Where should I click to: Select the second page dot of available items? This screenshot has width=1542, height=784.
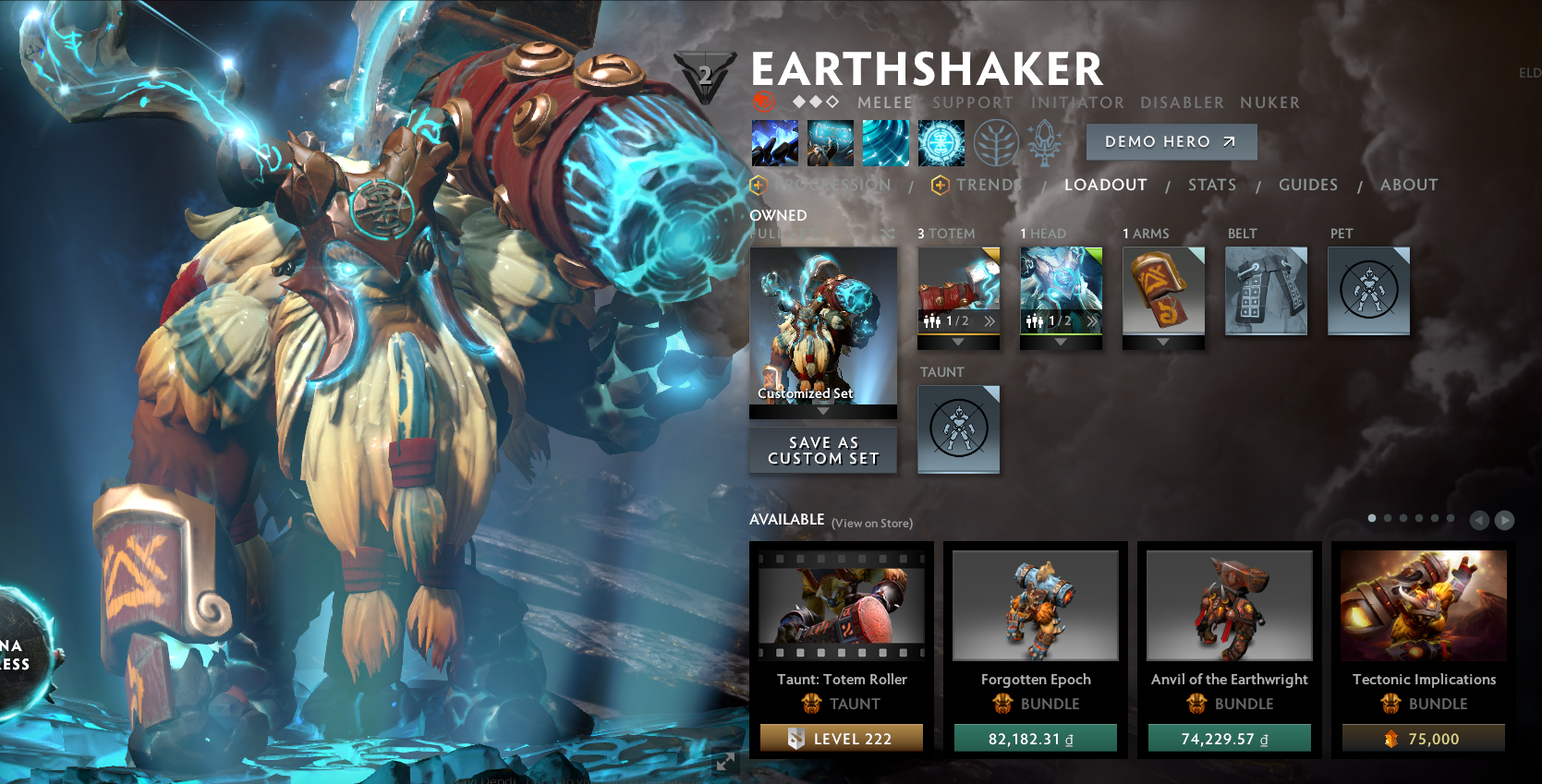pyautogui.click(x=1388, y=518)
